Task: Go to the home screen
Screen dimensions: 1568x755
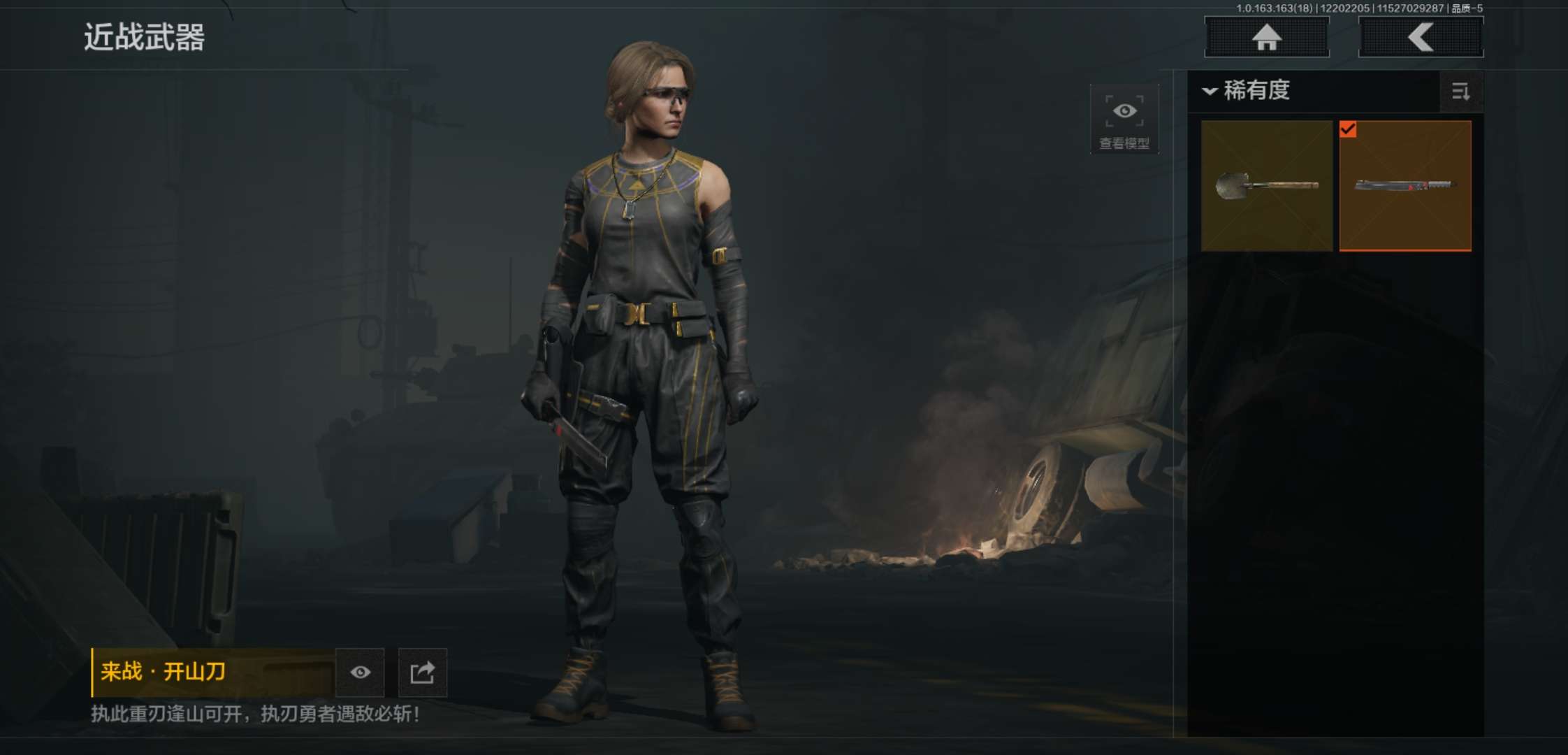Action: pyautogui.click(x=1266, y=37)
